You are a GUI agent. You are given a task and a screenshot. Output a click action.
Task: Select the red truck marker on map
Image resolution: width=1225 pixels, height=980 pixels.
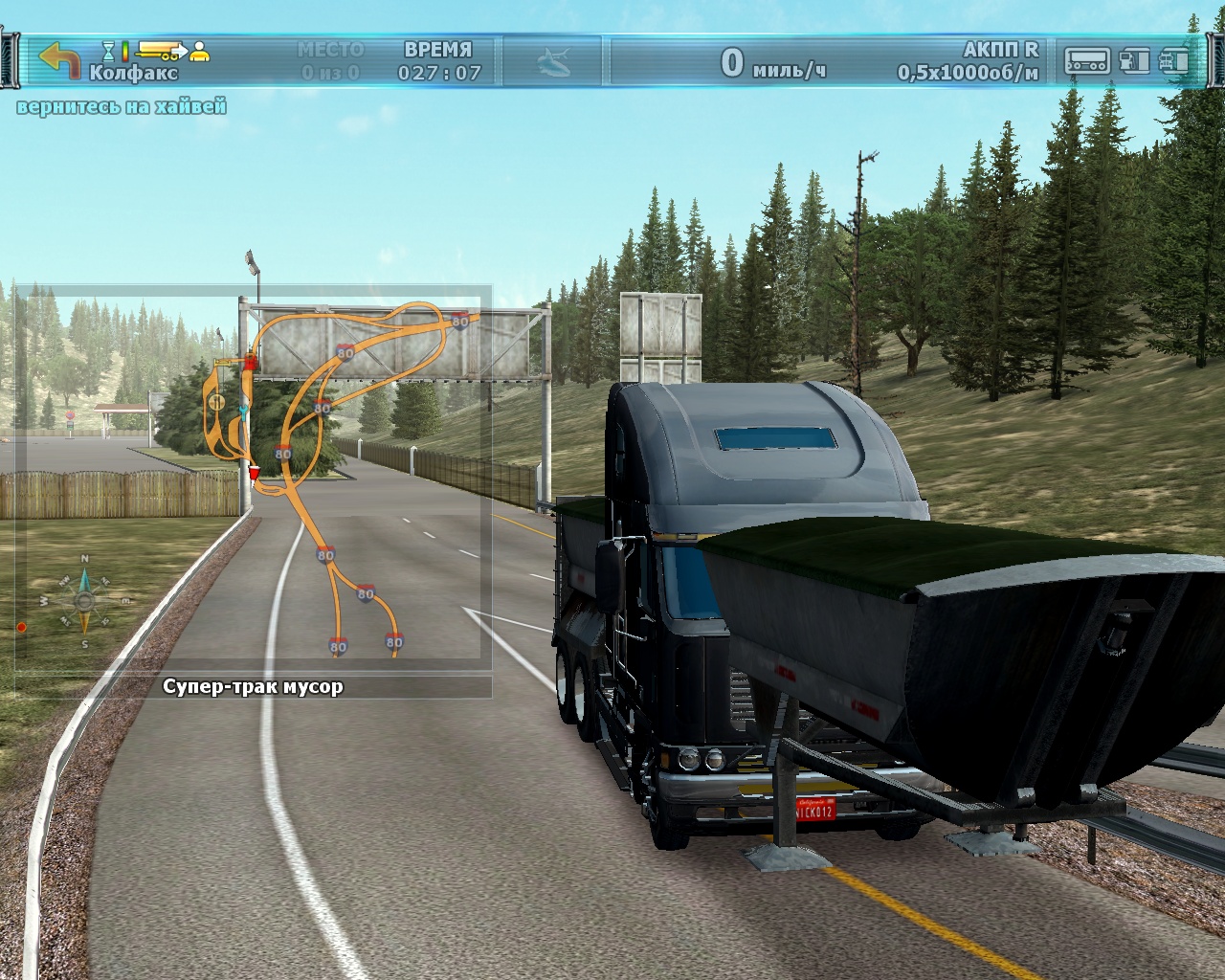pos(251,361)
